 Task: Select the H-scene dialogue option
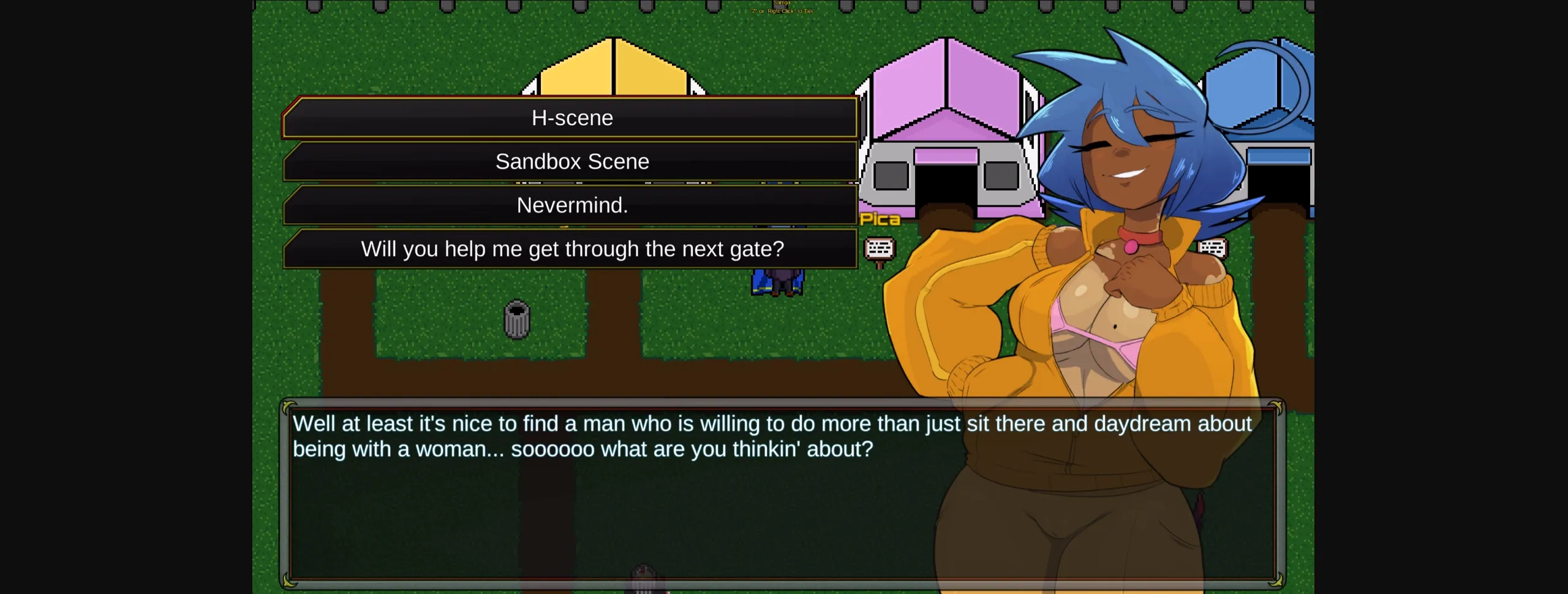[x=573, y=118]
